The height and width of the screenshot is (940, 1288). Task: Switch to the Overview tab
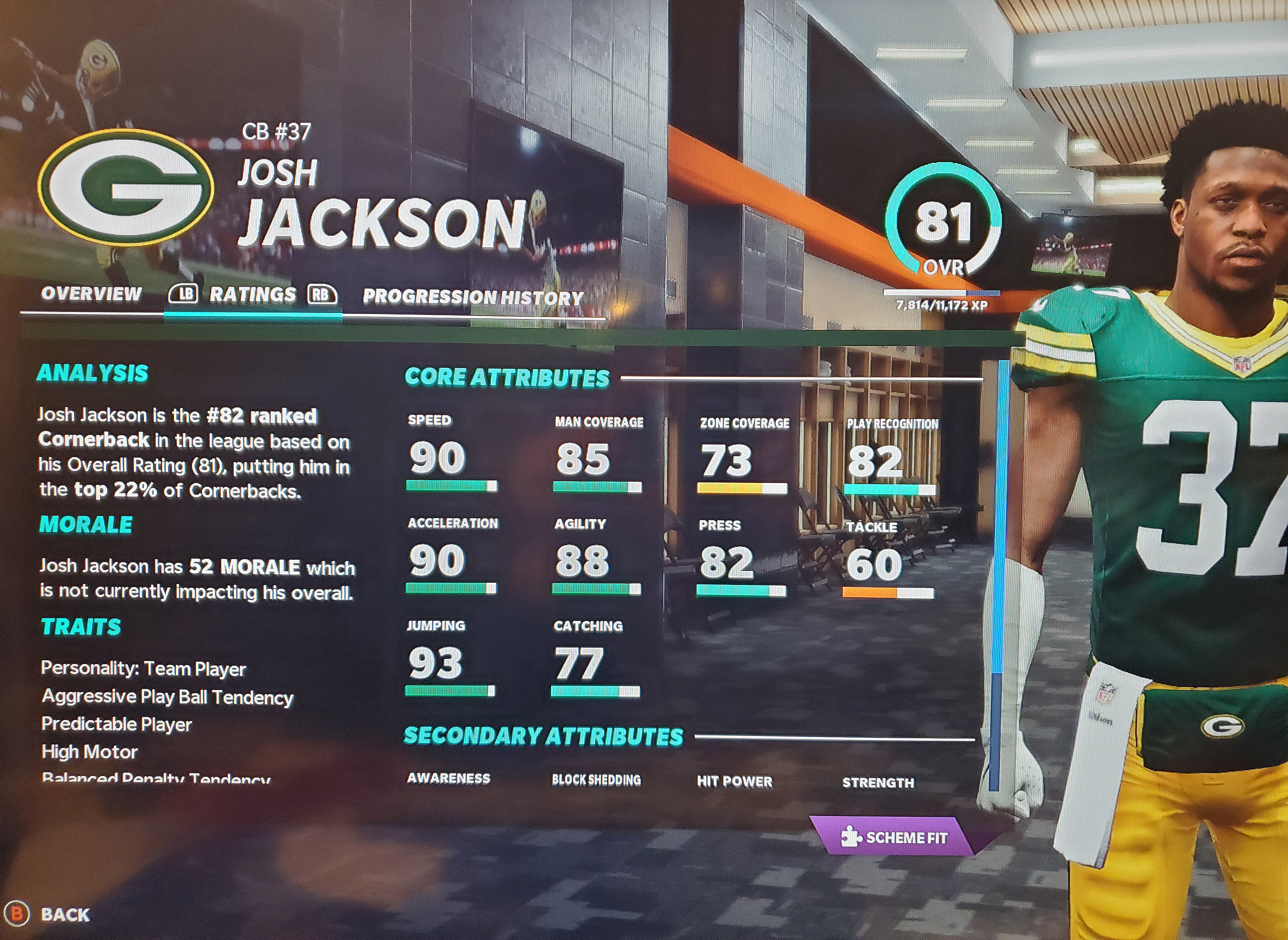(x=91, y=294)
